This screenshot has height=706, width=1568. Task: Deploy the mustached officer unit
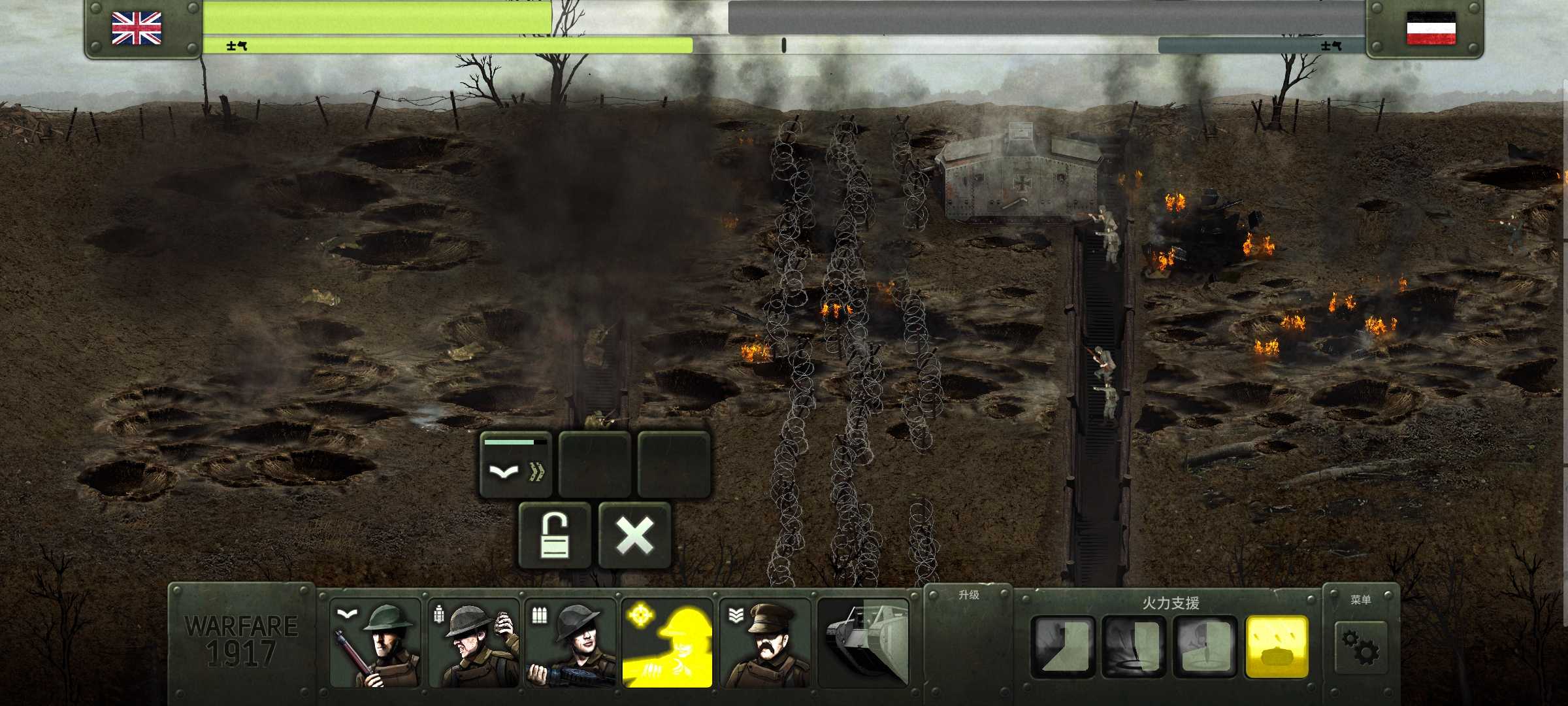tap(765, 643)
